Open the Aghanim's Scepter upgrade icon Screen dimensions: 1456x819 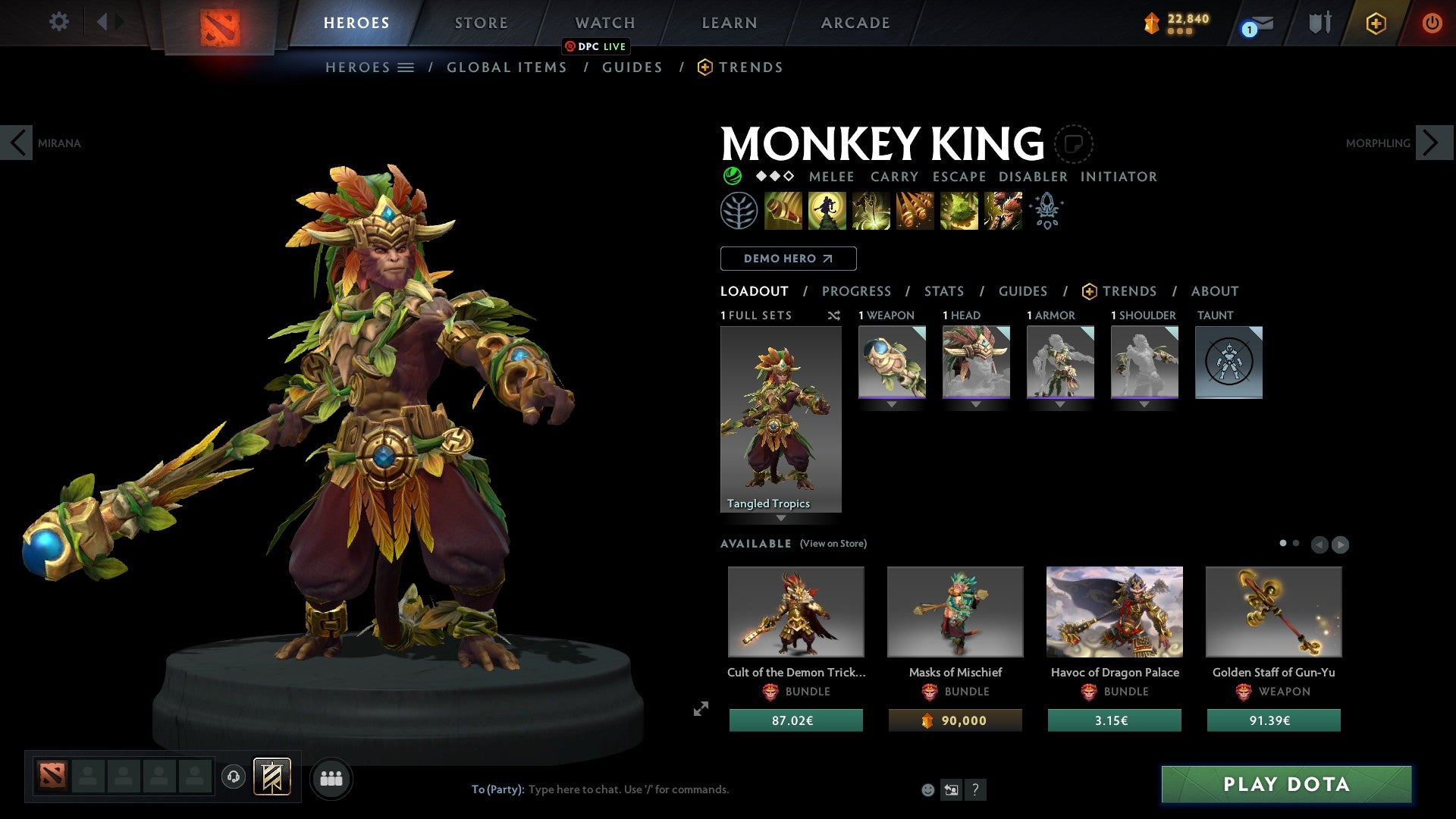(x=1046, y=211)
